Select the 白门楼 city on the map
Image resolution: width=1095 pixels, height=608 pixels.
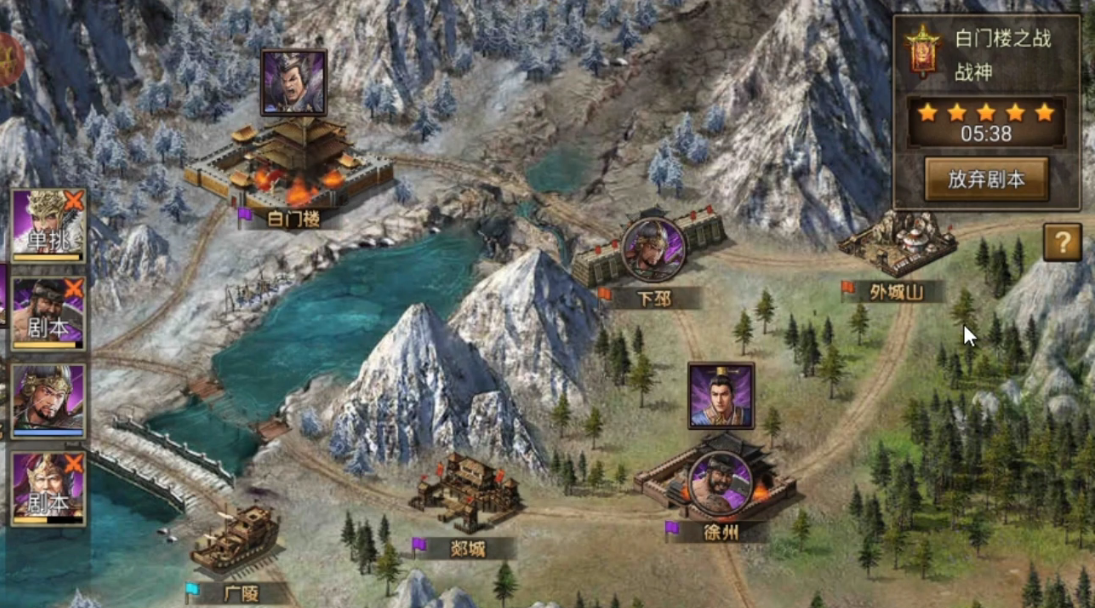click(x=290, y=165)
